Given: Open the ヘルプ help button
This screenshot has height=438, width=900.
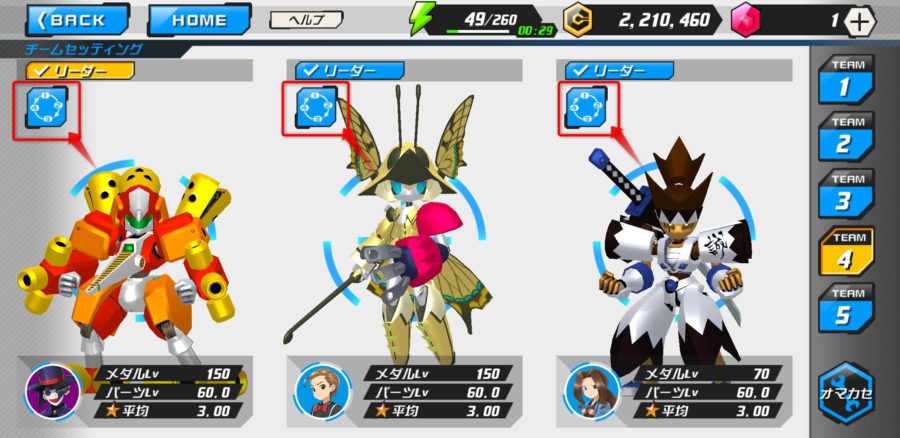Looking at the screenshot, I should (306, 19).
